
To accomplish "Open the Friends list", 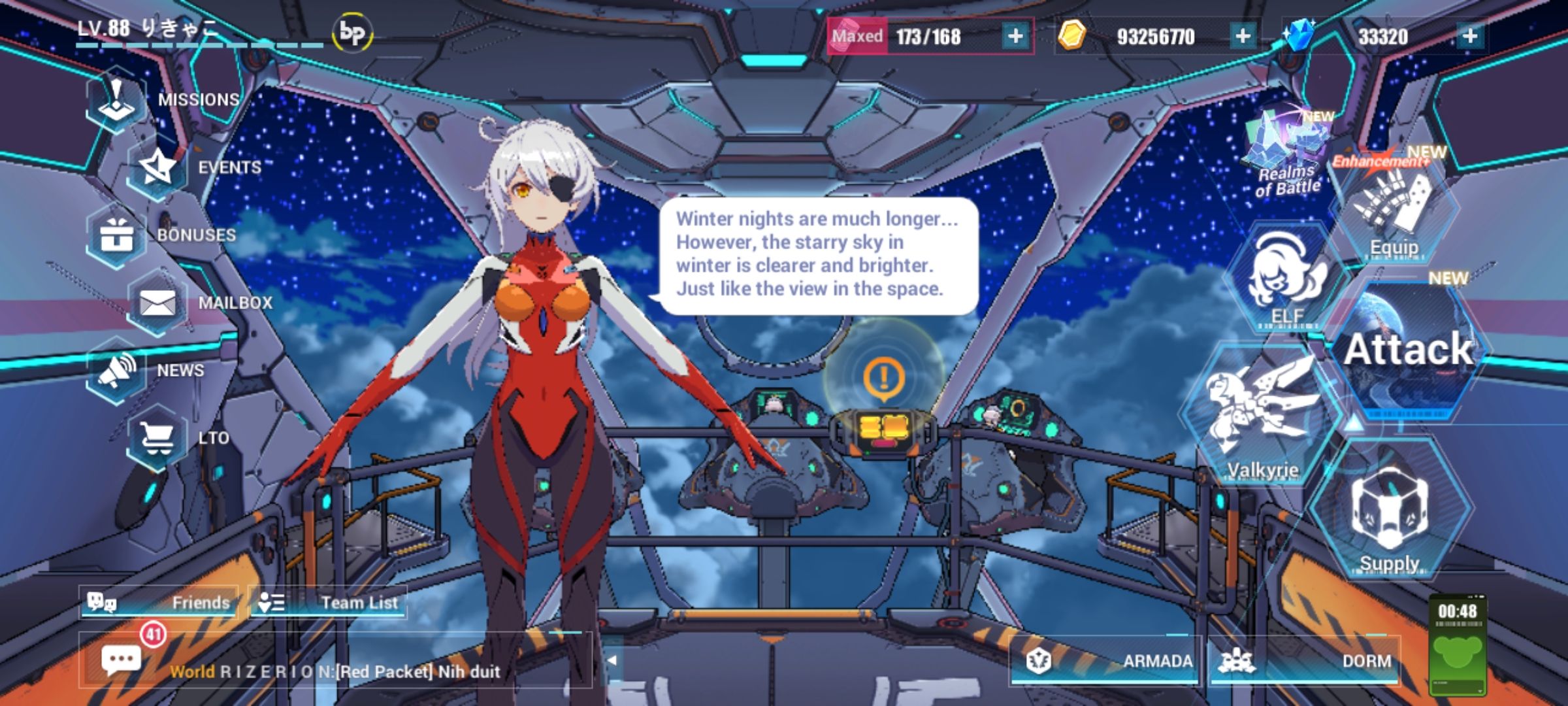I will click(163, 603).
